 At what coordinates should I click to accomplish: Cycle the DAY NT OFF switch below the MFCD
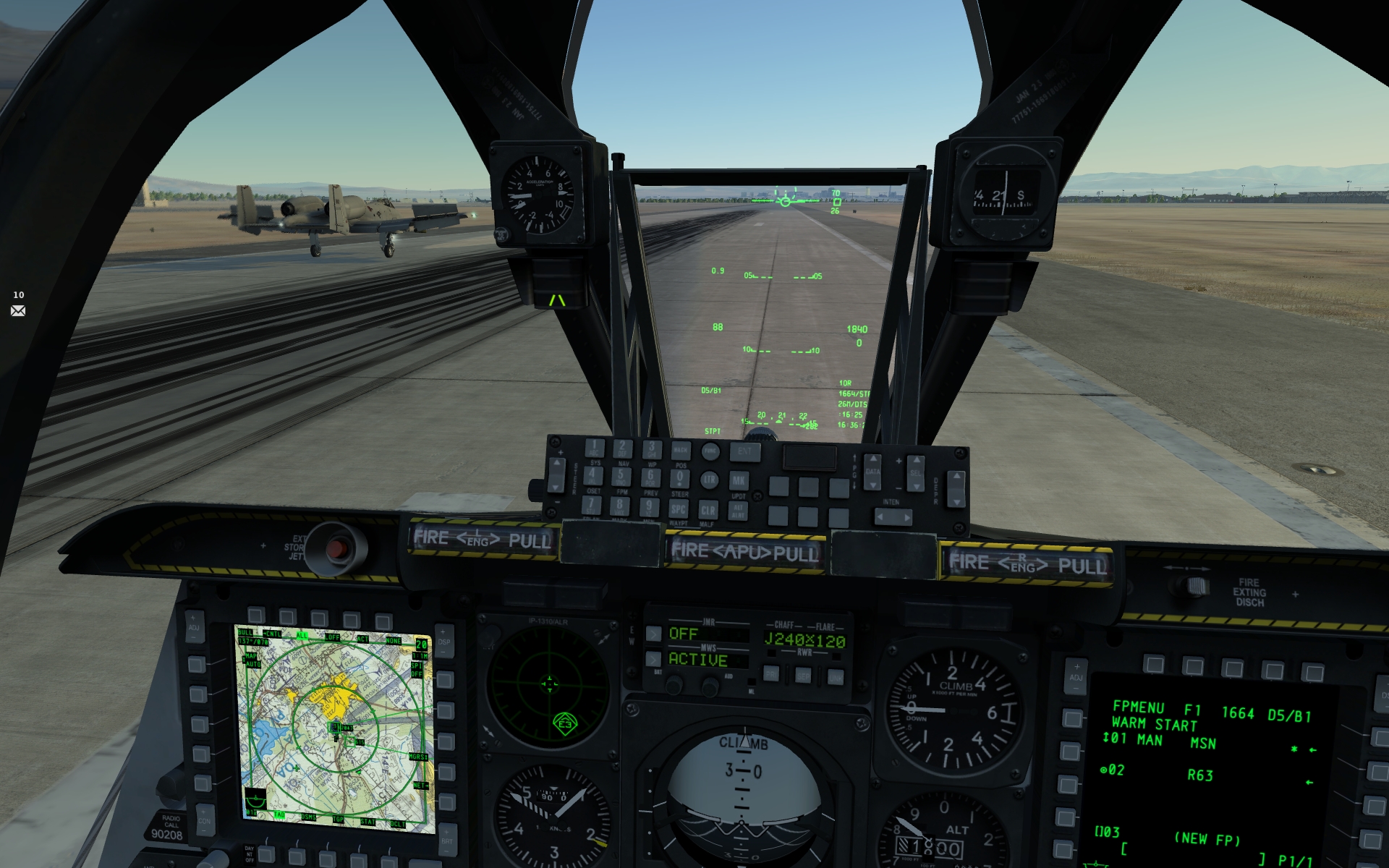point(251,856)
